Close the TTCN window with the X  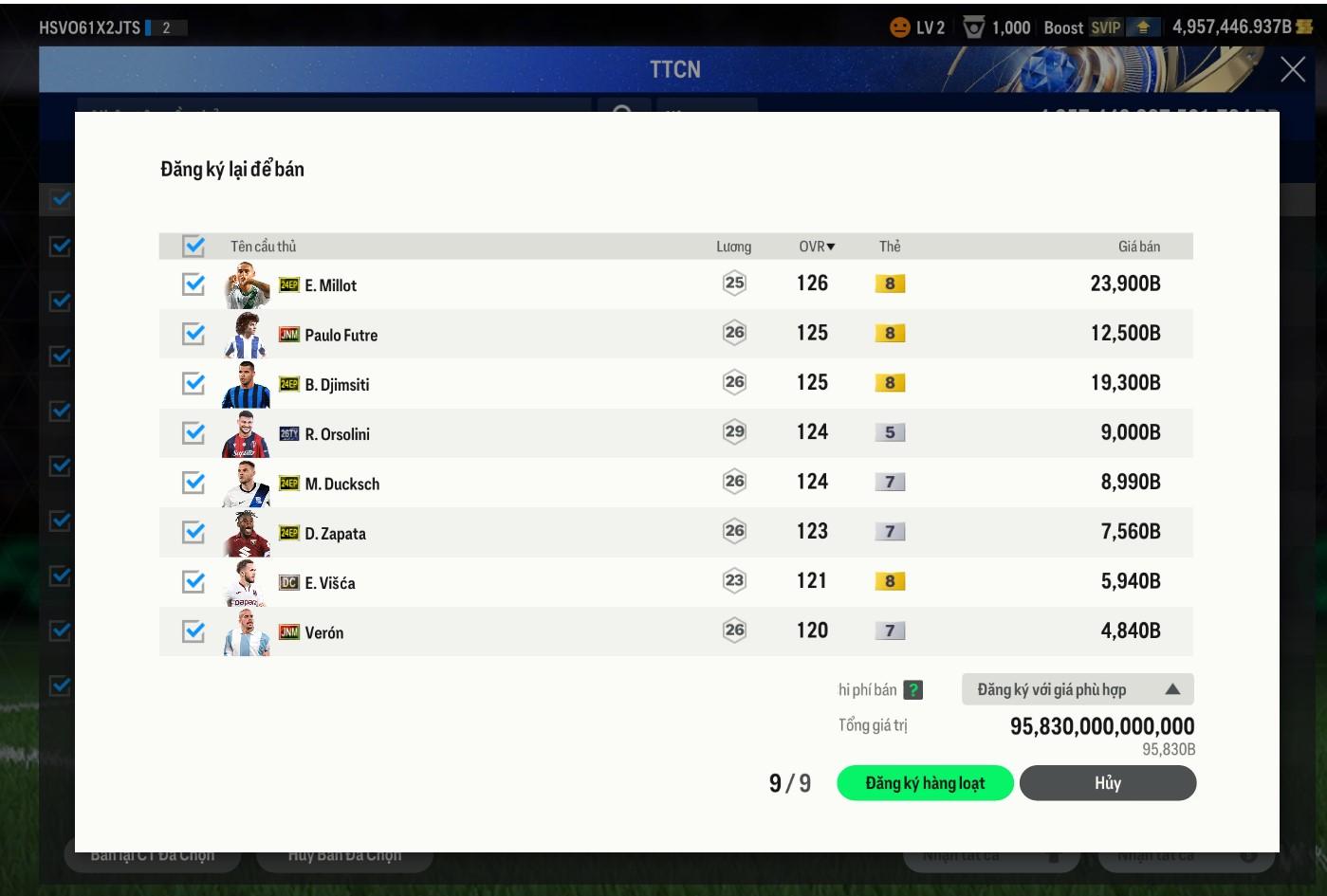[1292, 69]
